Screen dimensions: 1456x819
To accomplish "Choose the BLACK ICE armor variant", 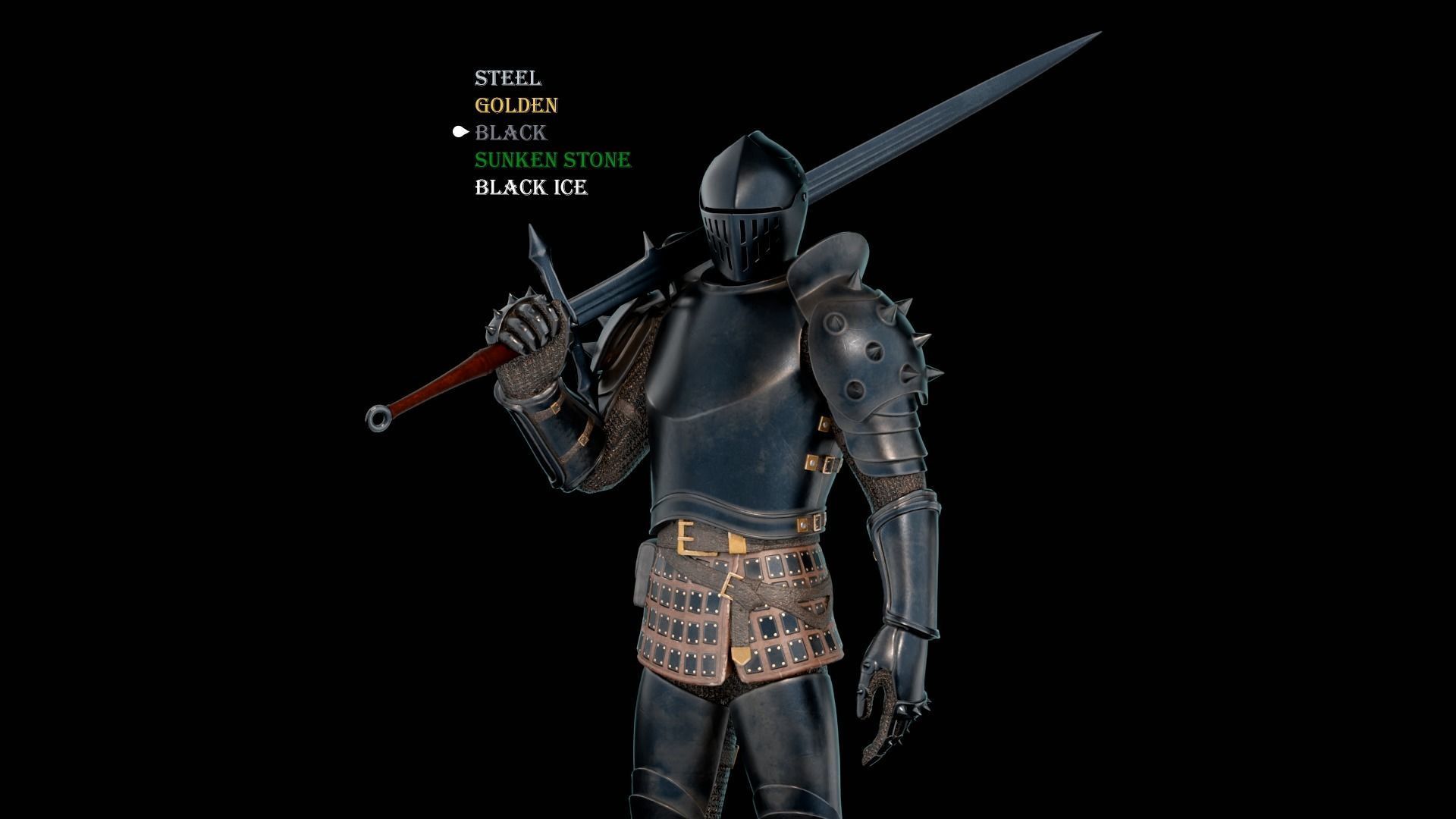I will coord(531,187).
